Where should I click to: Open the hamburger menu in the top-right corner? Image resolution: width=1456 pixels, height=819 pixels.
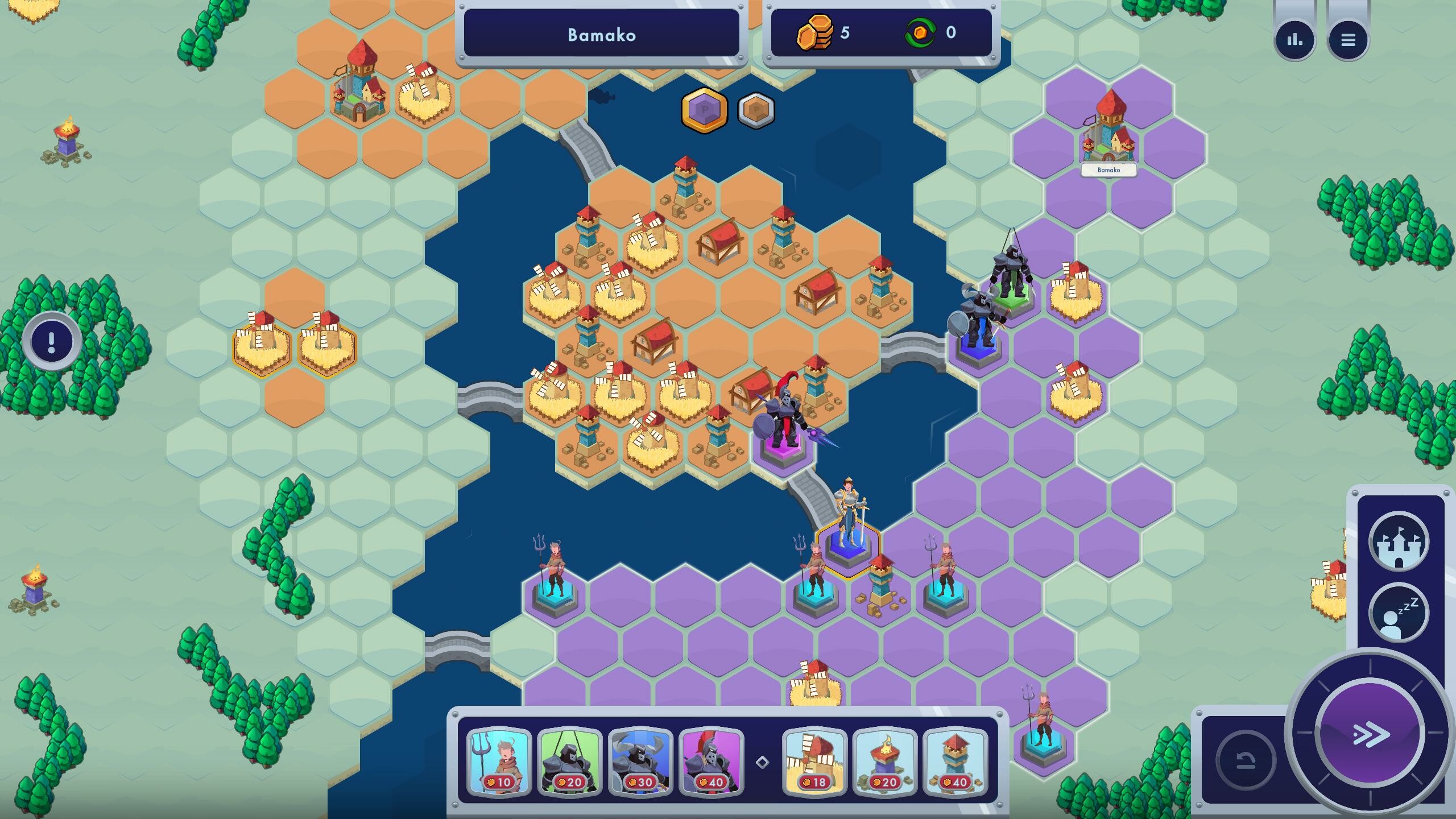pyautogui.click(x=1348, y=40)
